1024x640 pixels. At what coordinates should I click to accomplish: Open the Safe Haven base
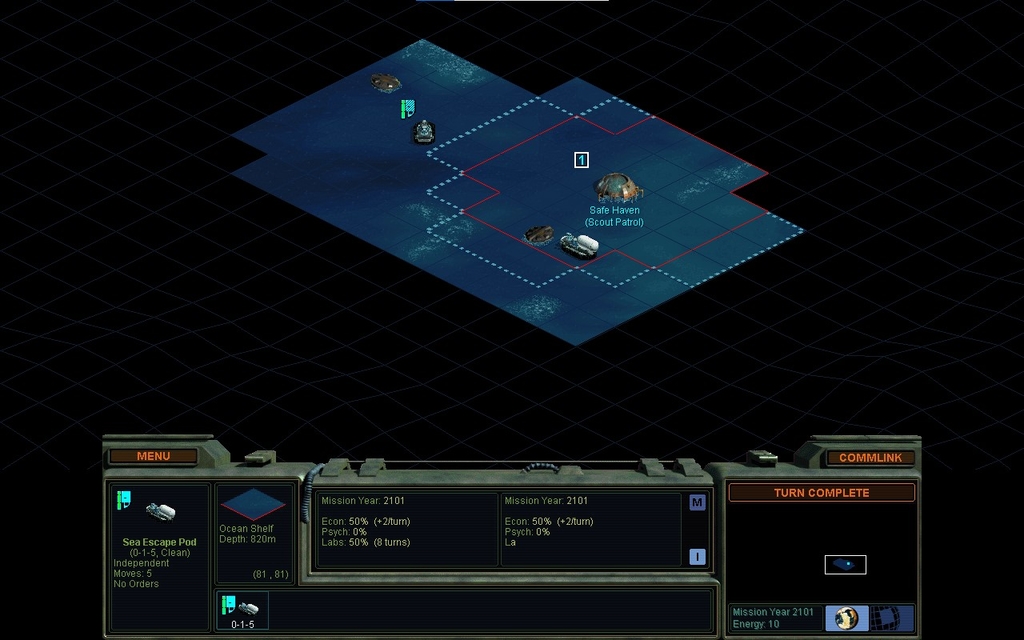pos(616,187)
